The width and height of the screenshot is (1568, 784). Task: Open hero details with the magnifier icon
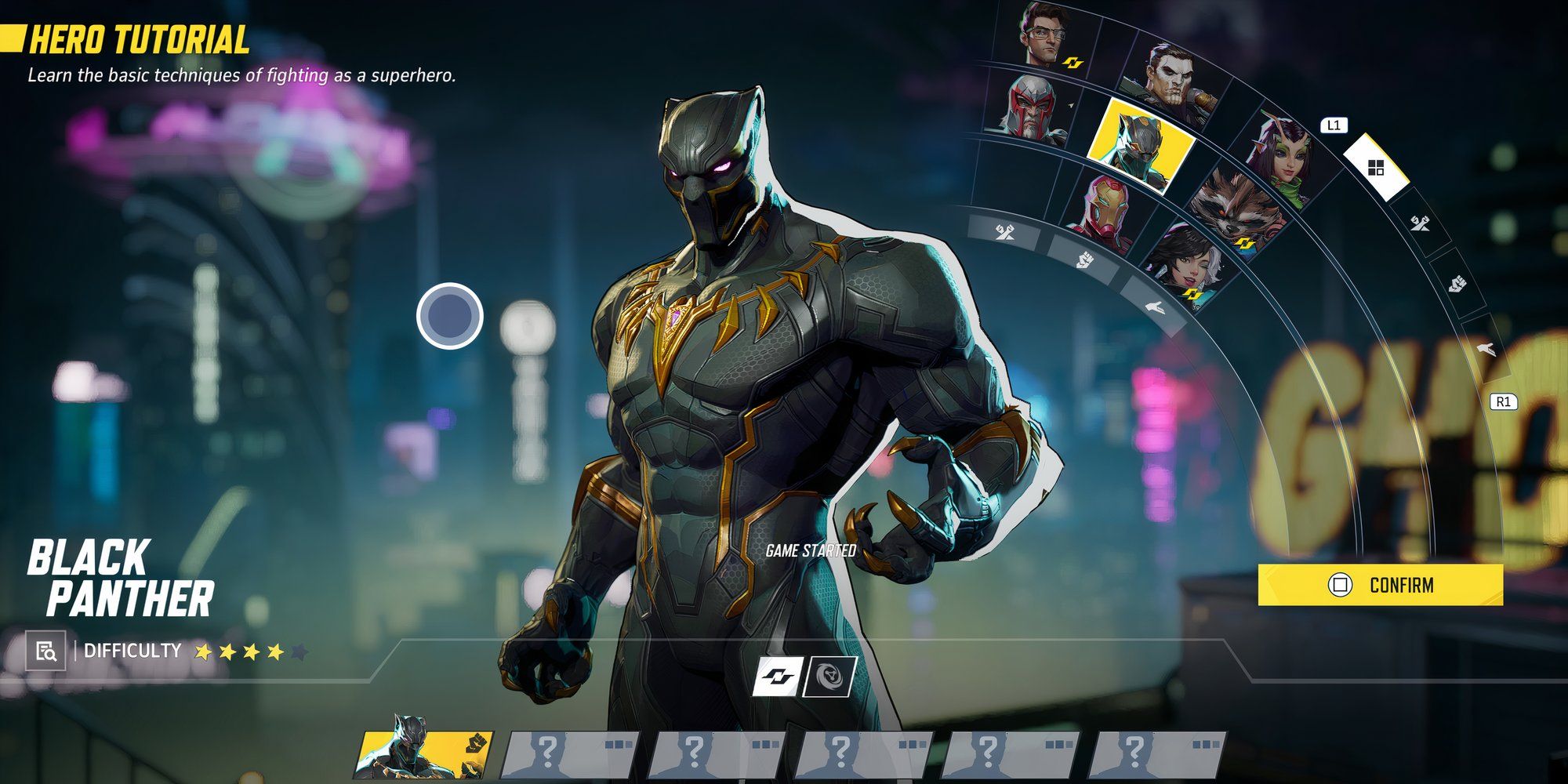click(45, 651)
